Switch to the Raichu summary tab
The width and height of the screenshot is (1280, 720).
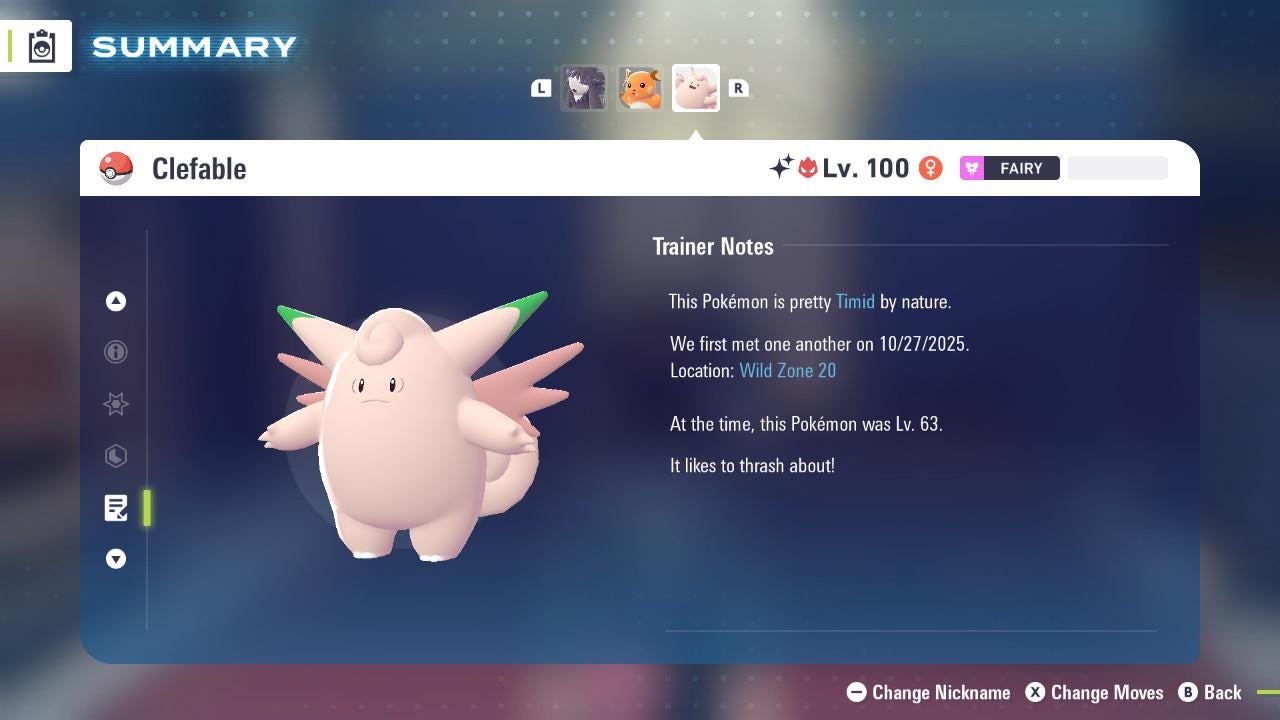[x=640, y=88]
